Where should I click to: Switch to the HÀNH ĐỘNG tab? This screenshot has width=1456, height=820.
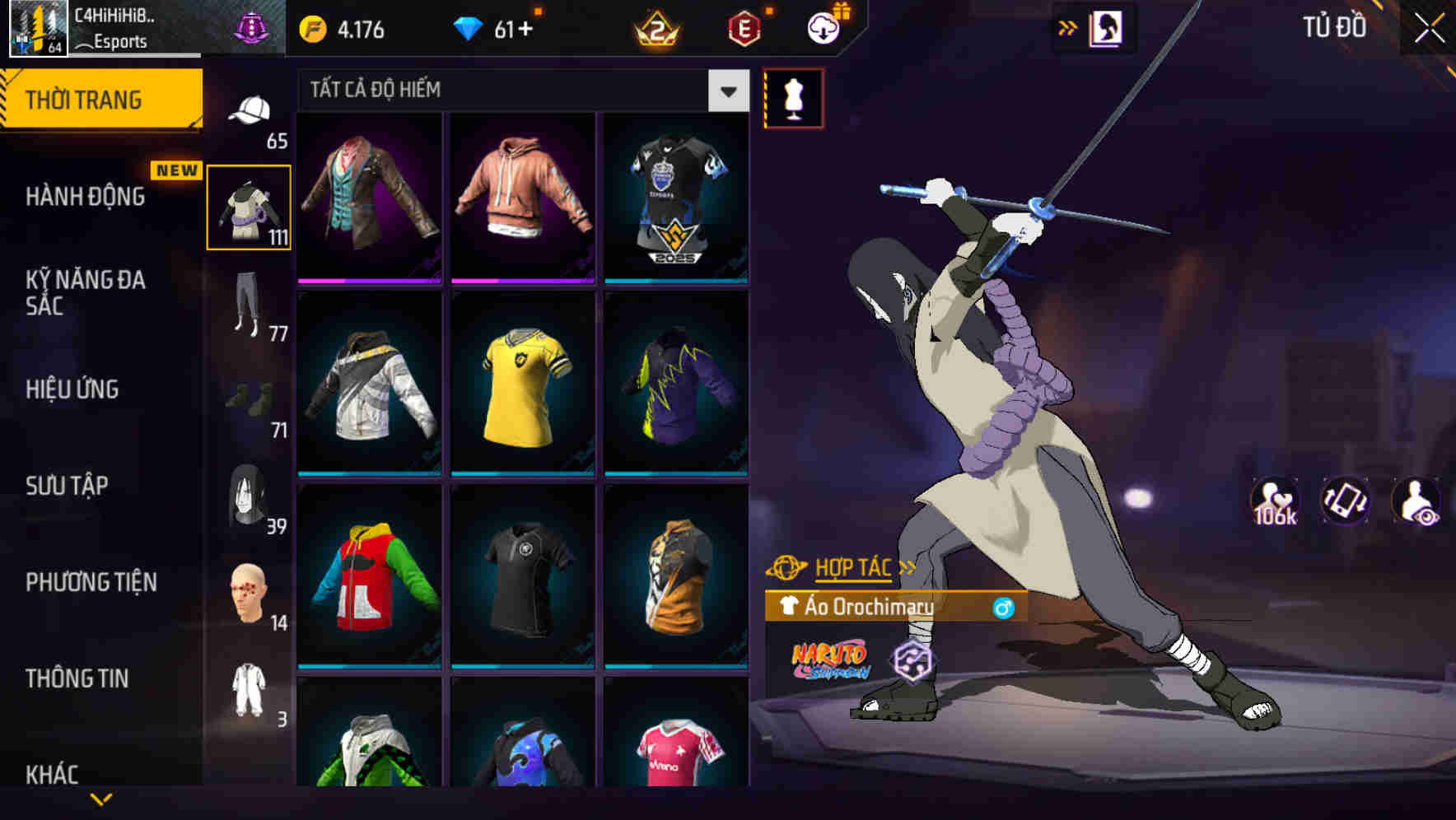86,196
